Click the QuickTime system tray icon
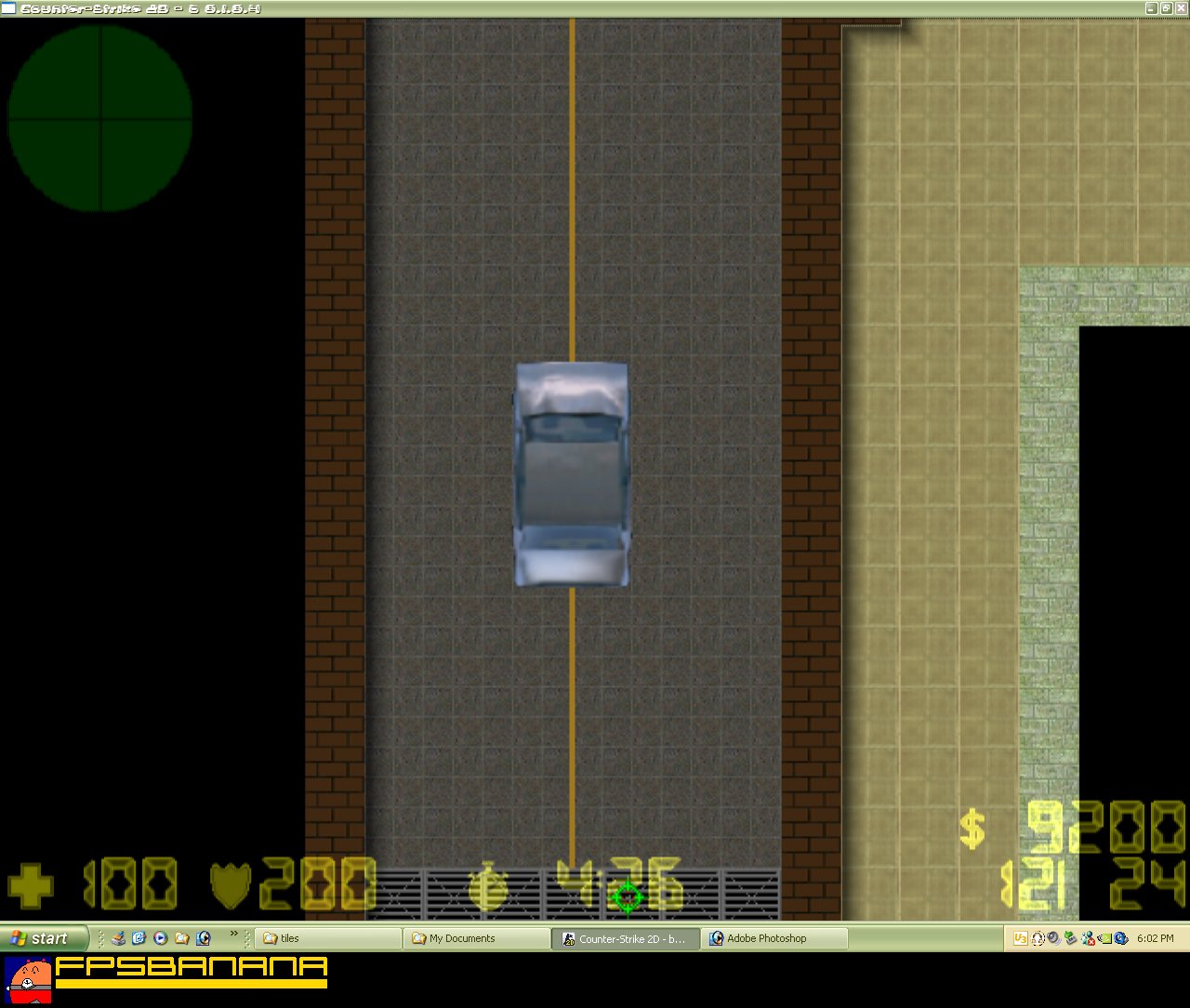 (x=1120, y=938)
